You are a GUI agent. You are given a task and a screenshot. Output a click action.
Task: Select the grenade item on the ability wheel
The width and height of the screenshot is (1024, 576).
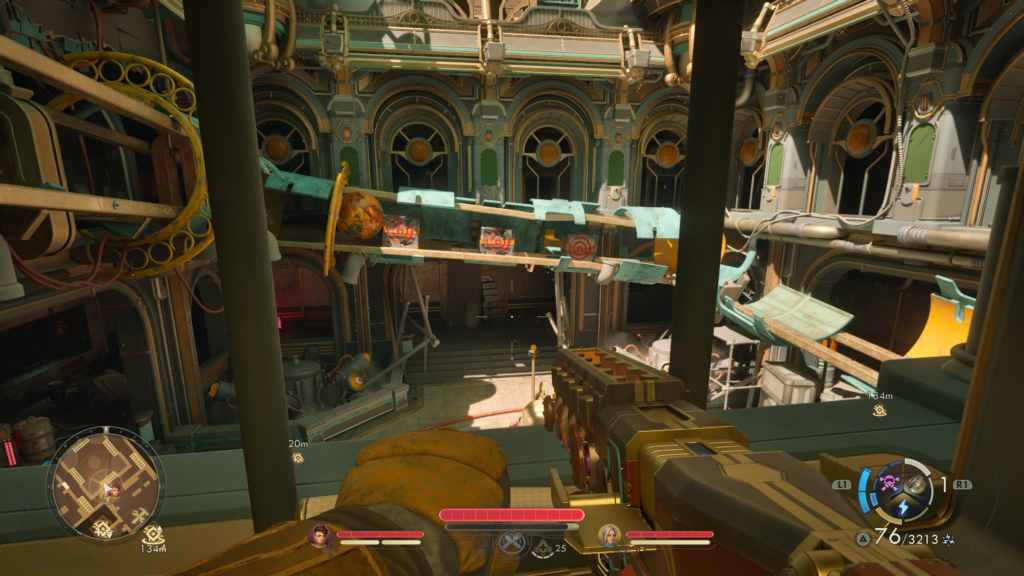click(916, 484)
